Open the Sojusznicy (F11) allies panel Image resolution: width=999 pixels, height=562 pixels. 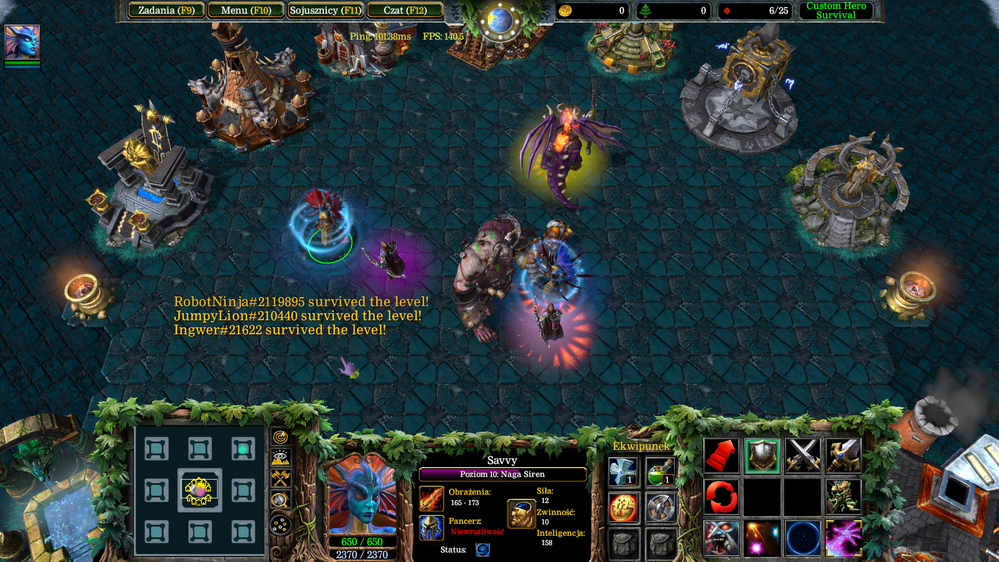click(x=324, y=11)
